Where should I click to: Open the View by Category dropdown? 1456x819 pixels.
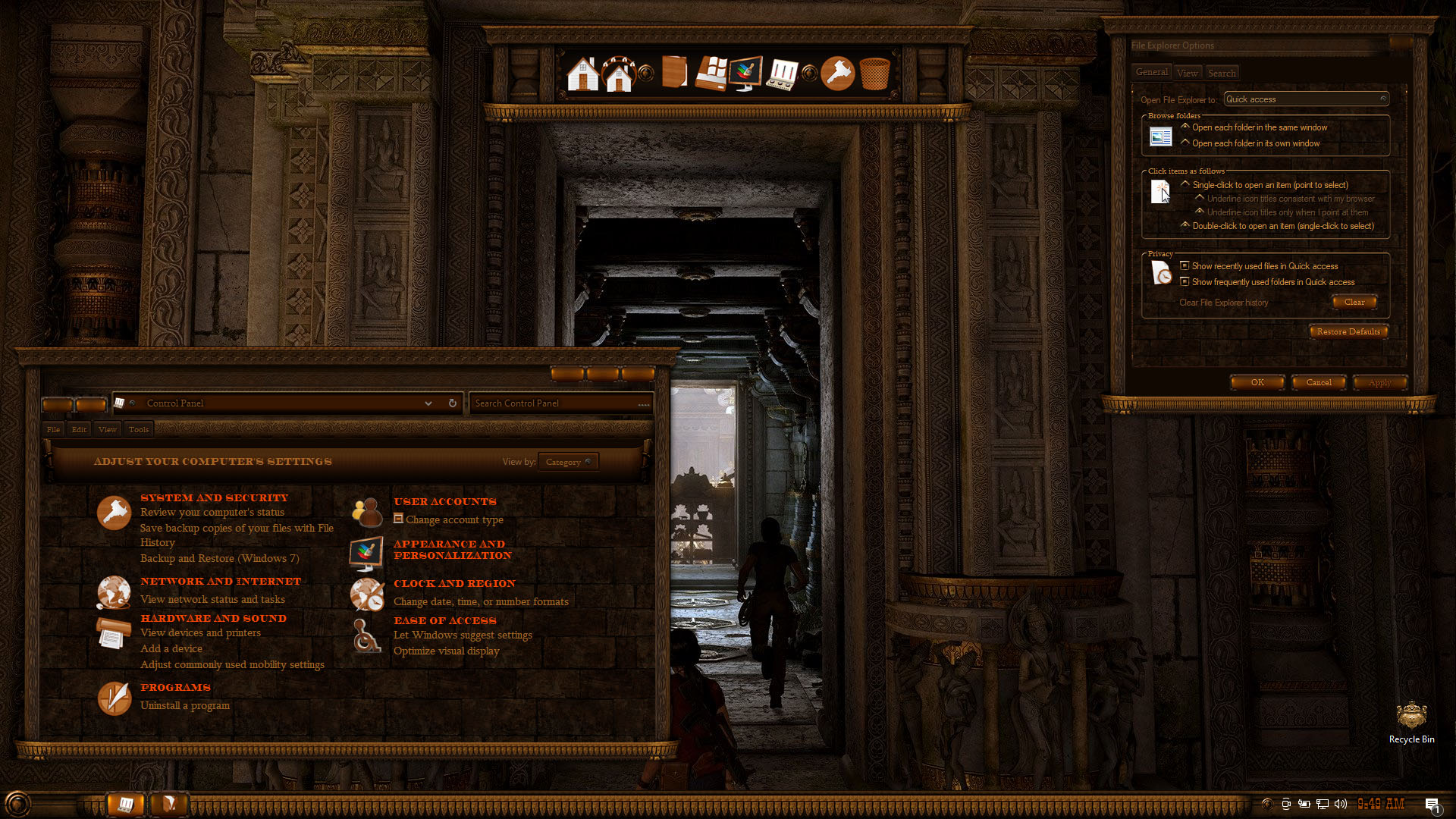[568, 462]
